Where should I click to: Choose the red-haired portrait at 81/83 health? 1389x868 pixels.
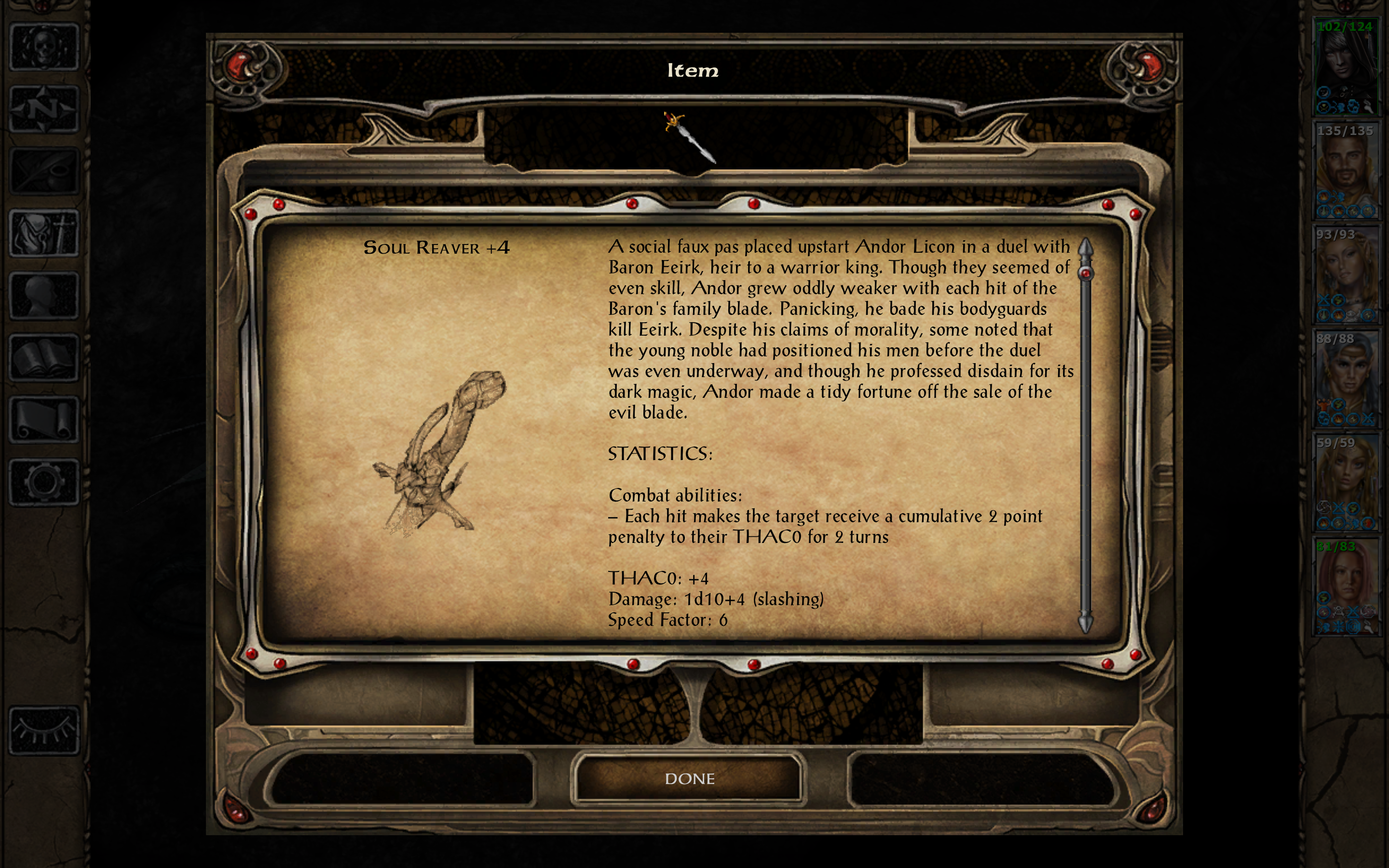[1346, 587]
